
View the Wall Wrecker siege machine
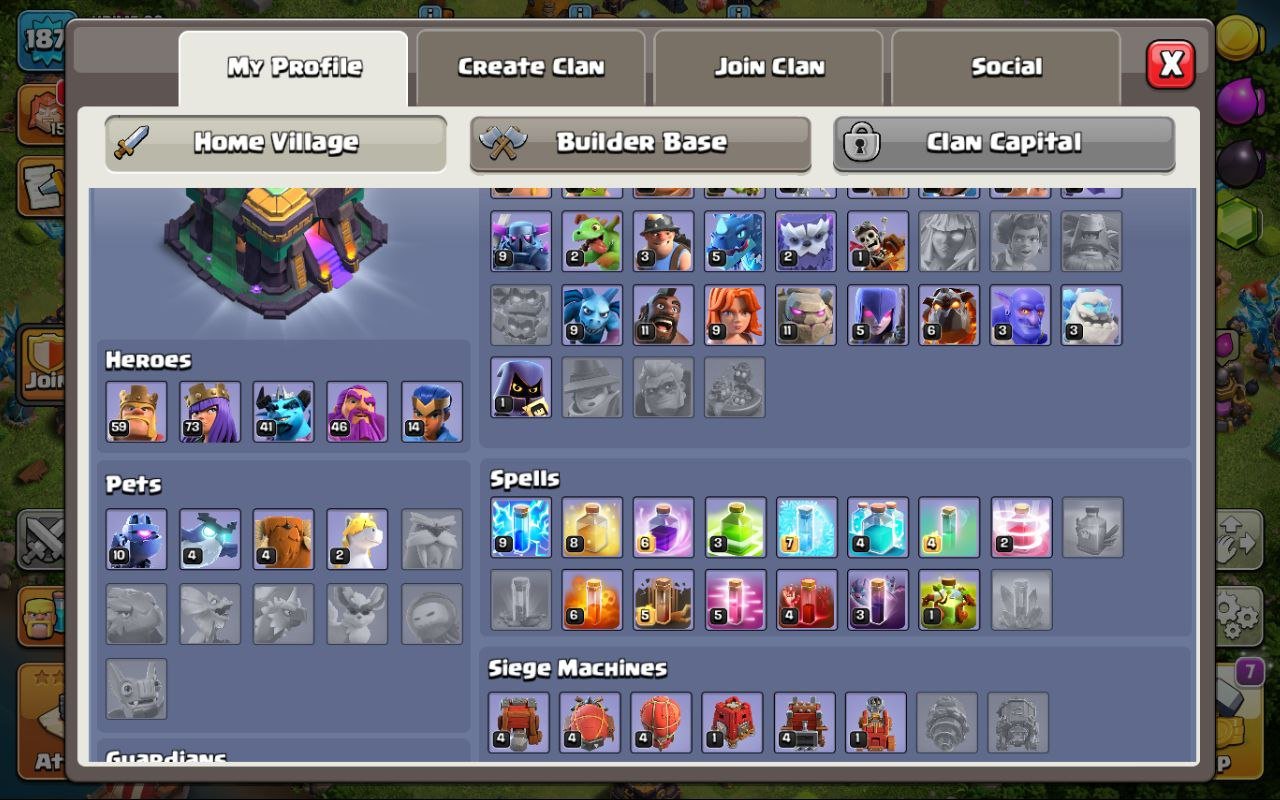coord(521,720)
